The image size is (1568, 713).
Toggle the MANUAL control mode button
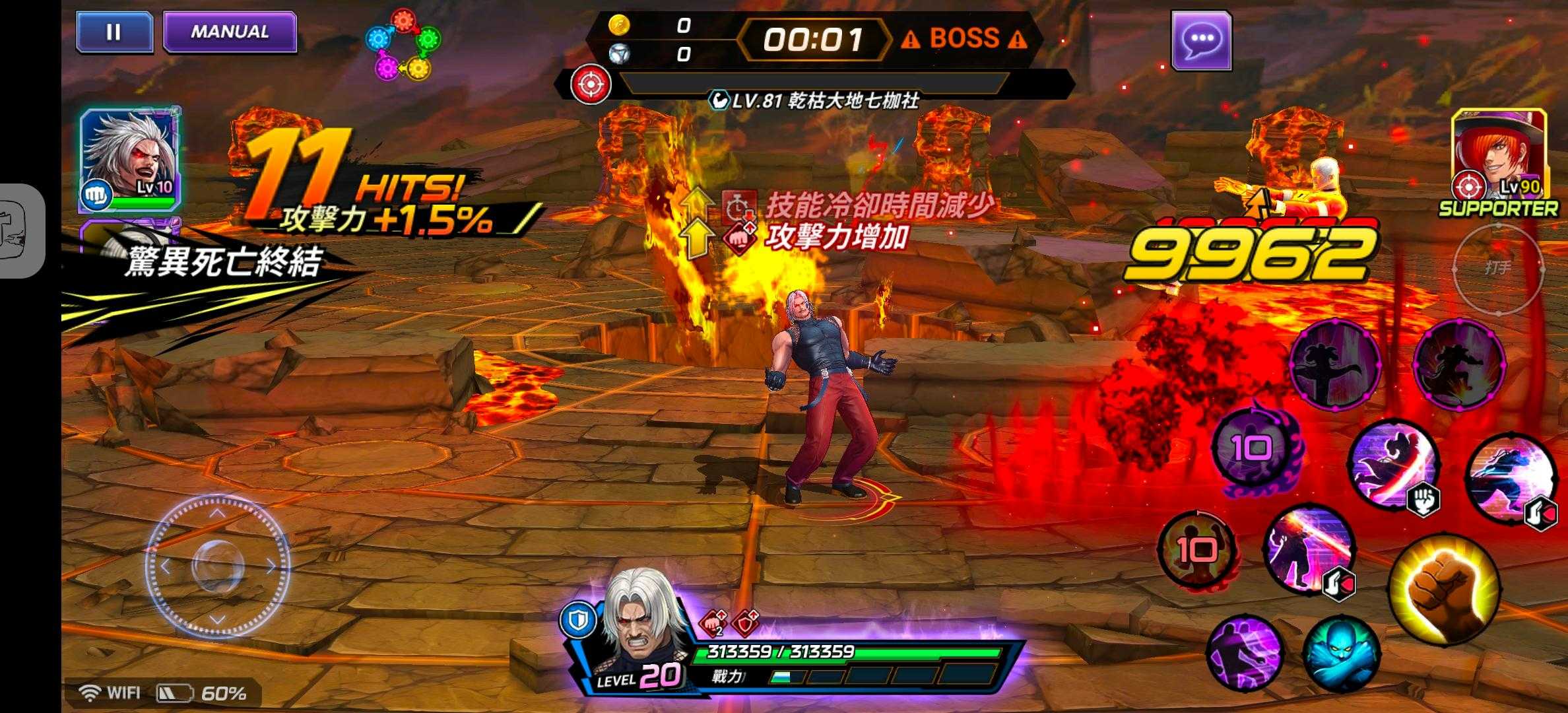230,32
